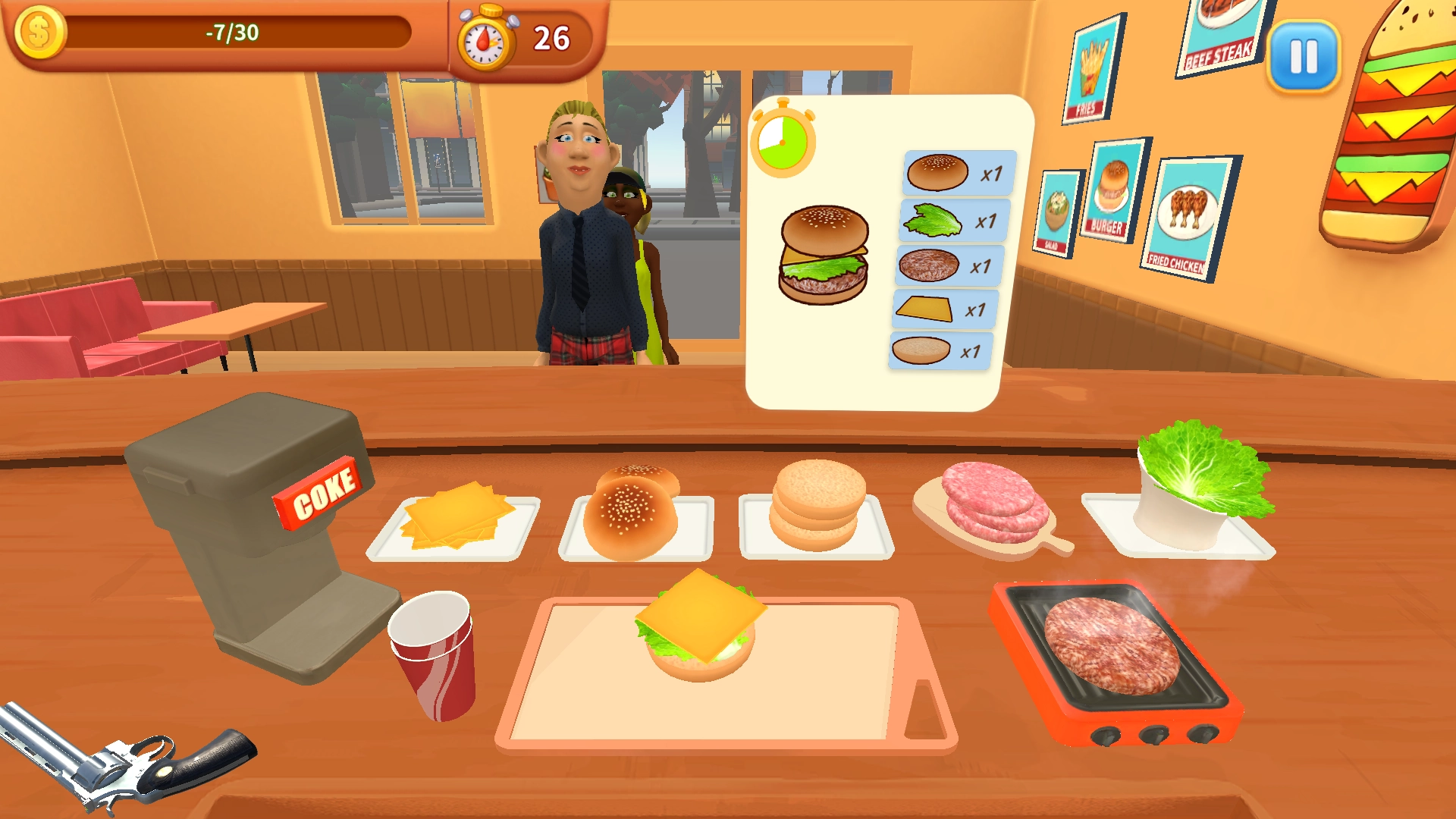Click the round timer showing 26 seconds

[x=516, y=34]
